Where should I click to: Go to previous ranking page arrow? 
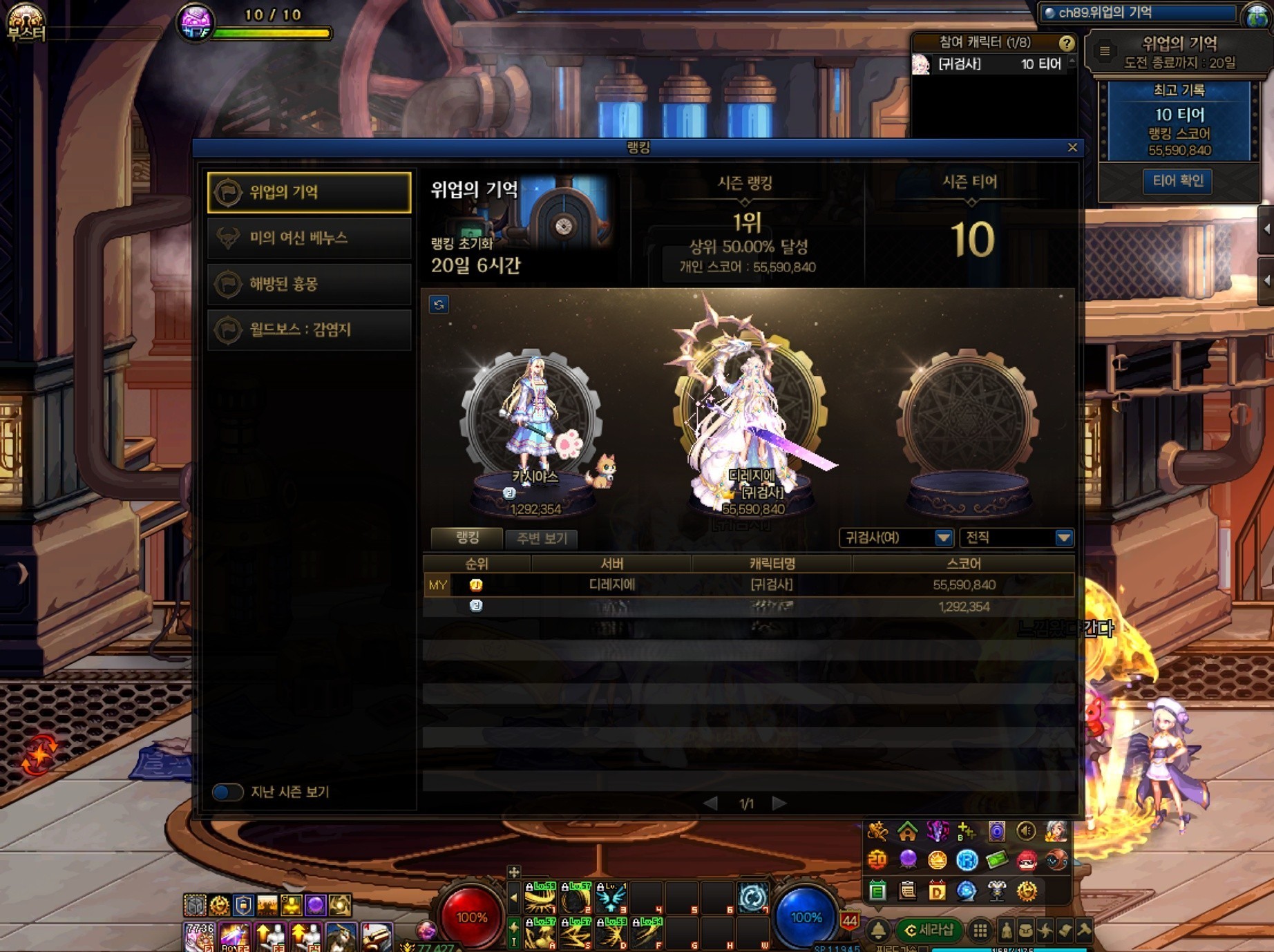click(x=710, y=803)
